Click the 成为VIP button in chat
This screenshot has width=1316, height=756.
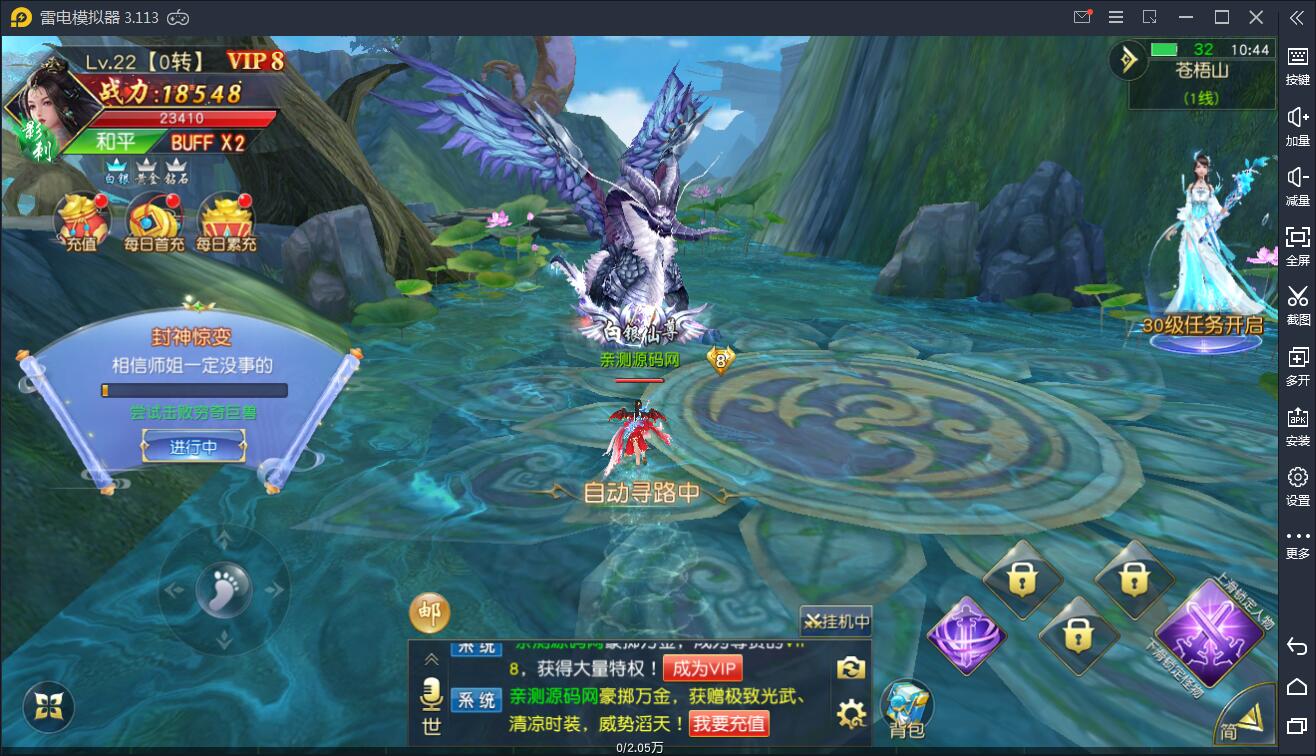[x=702, y=668]
